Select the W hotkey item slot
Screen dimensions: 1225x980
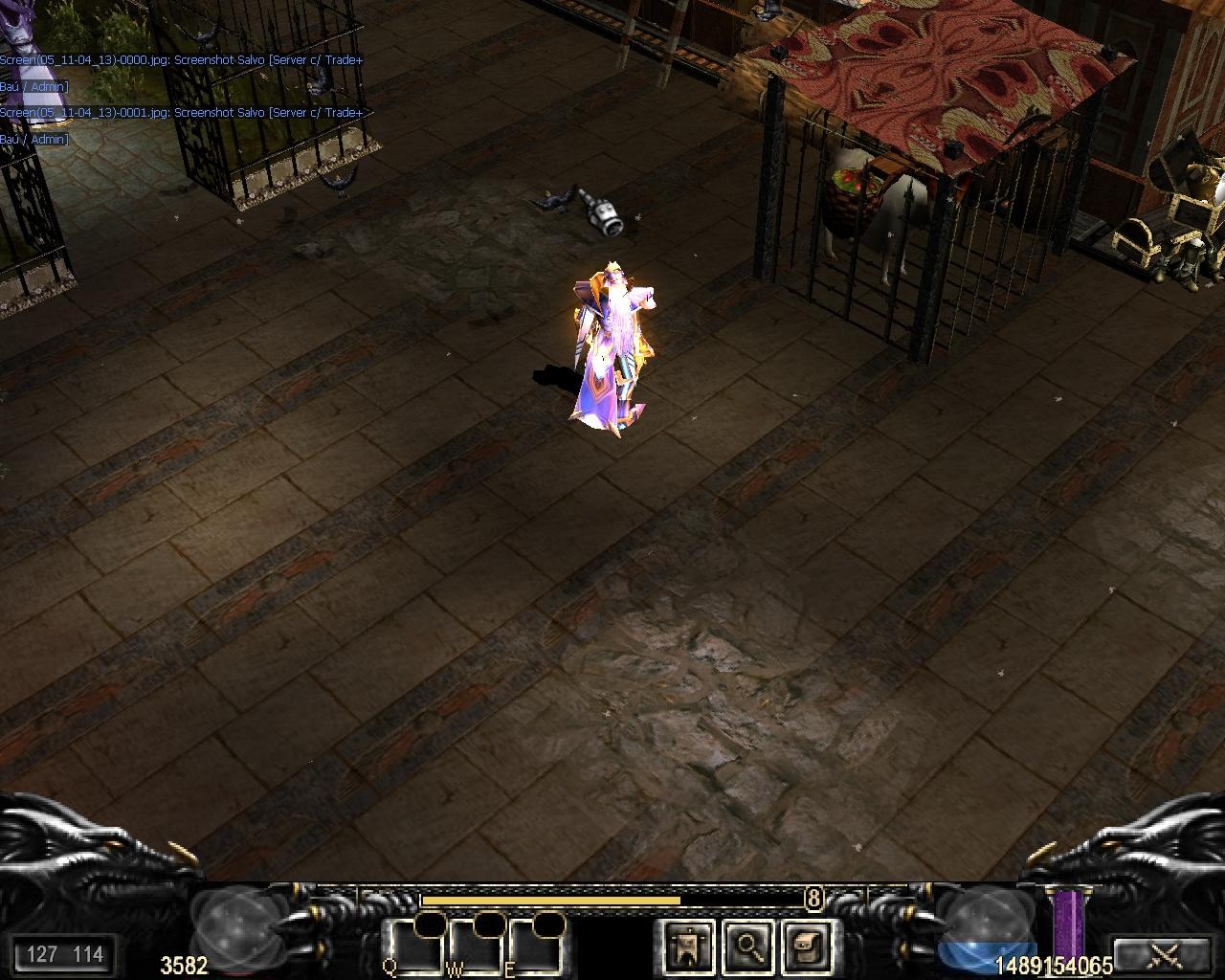tap(478, 947)
